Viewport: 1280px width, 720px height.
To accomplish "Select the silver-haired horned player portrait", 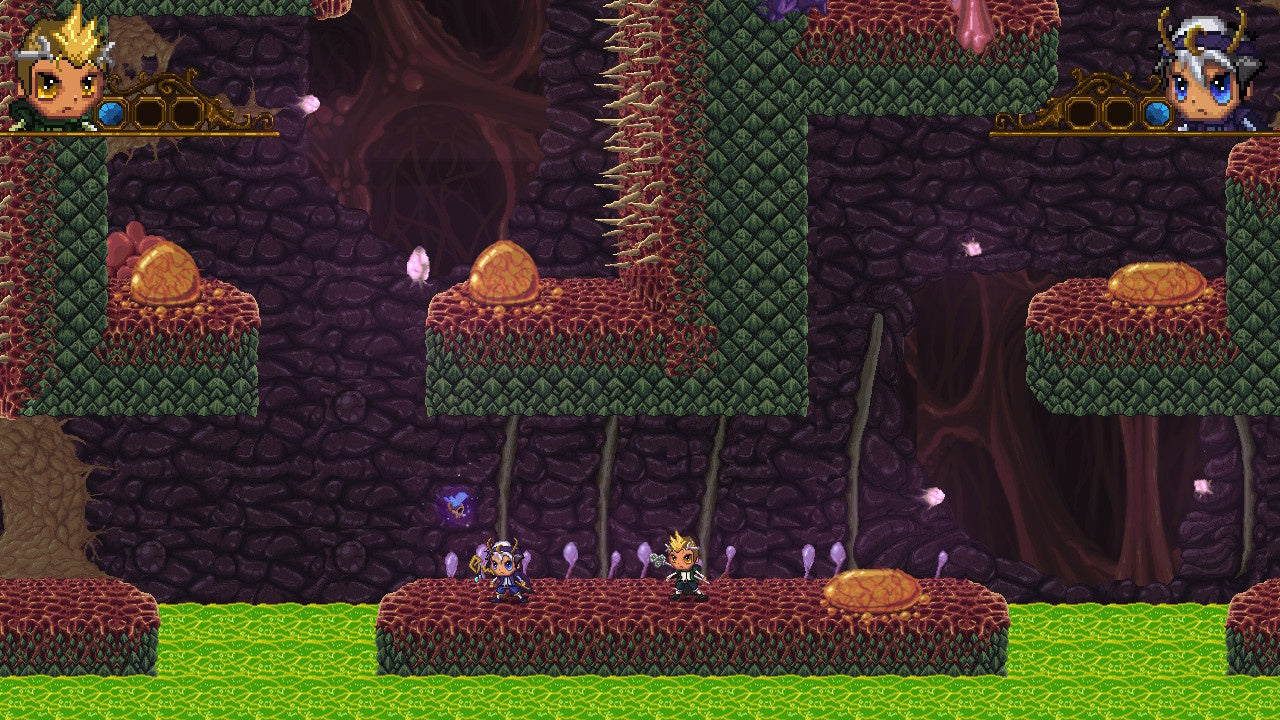I will click(1211, 72).
